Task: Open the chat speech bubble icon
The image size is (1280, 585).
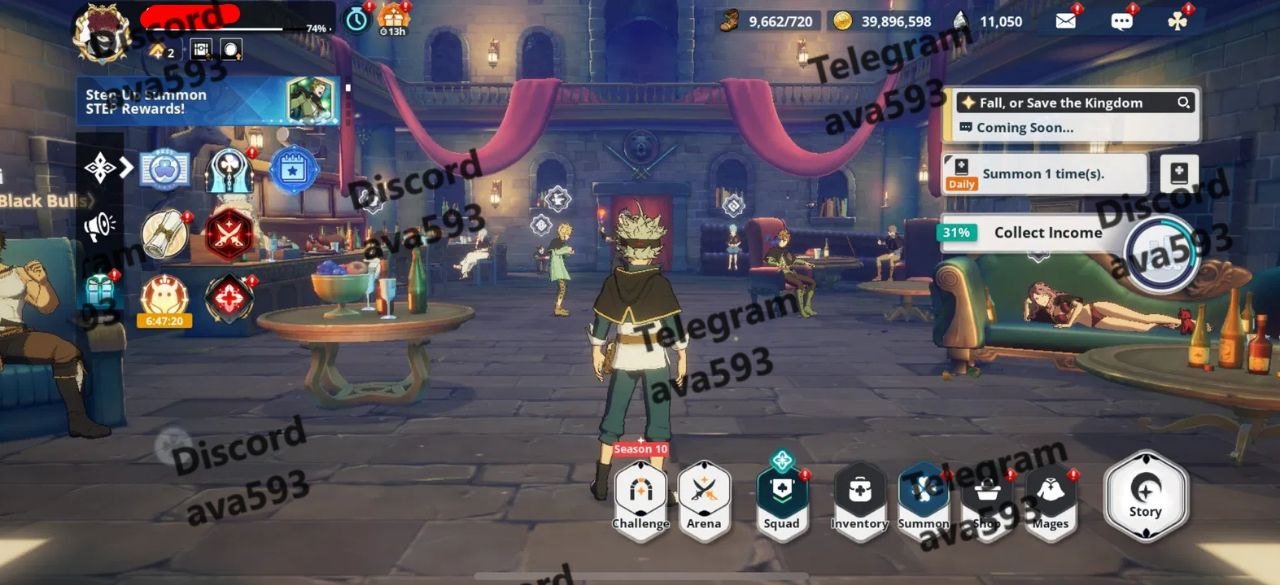Action: click(1122, 20)
